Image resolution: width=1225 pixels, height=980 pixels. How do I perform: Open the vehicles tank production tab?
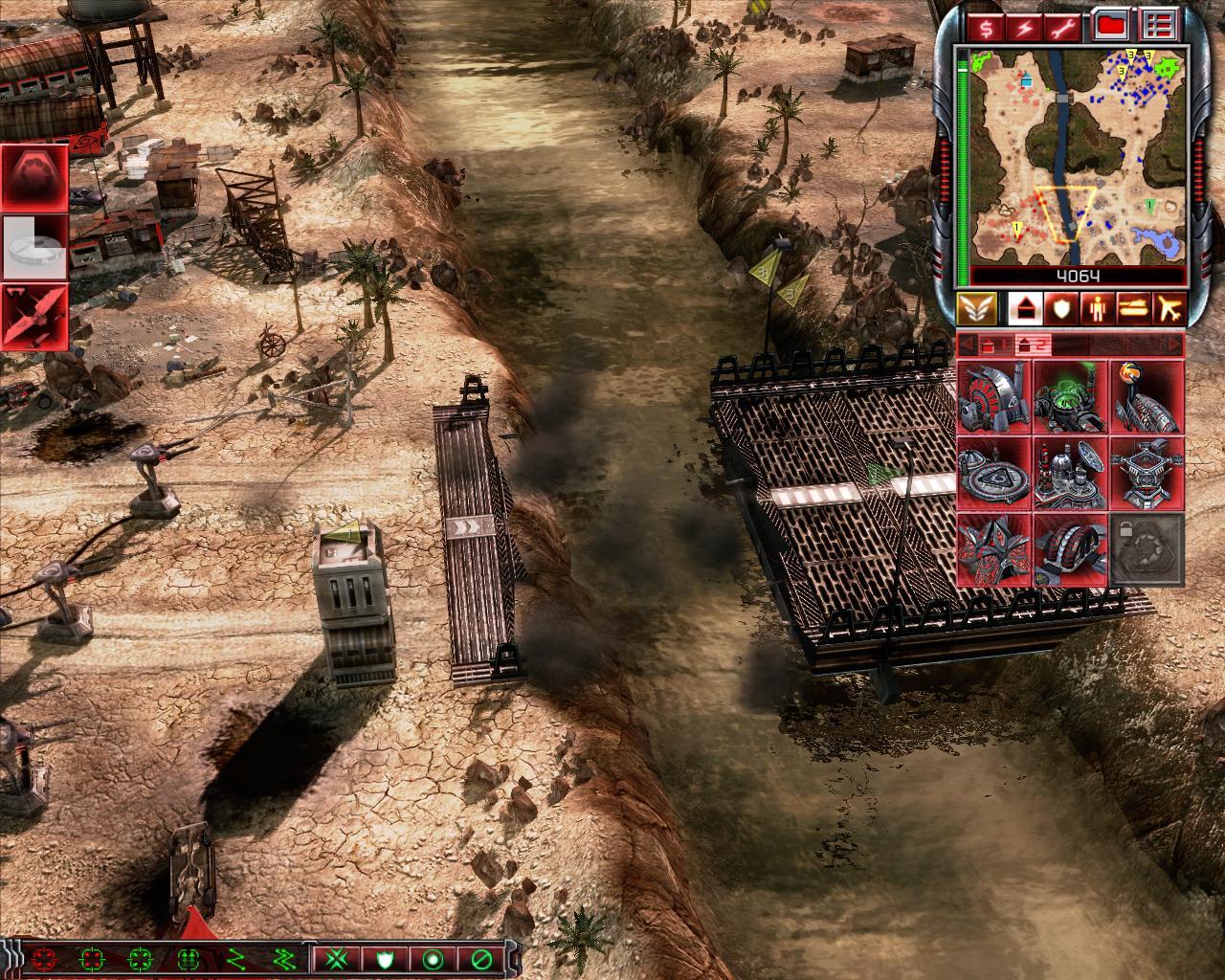point(1134,308)
